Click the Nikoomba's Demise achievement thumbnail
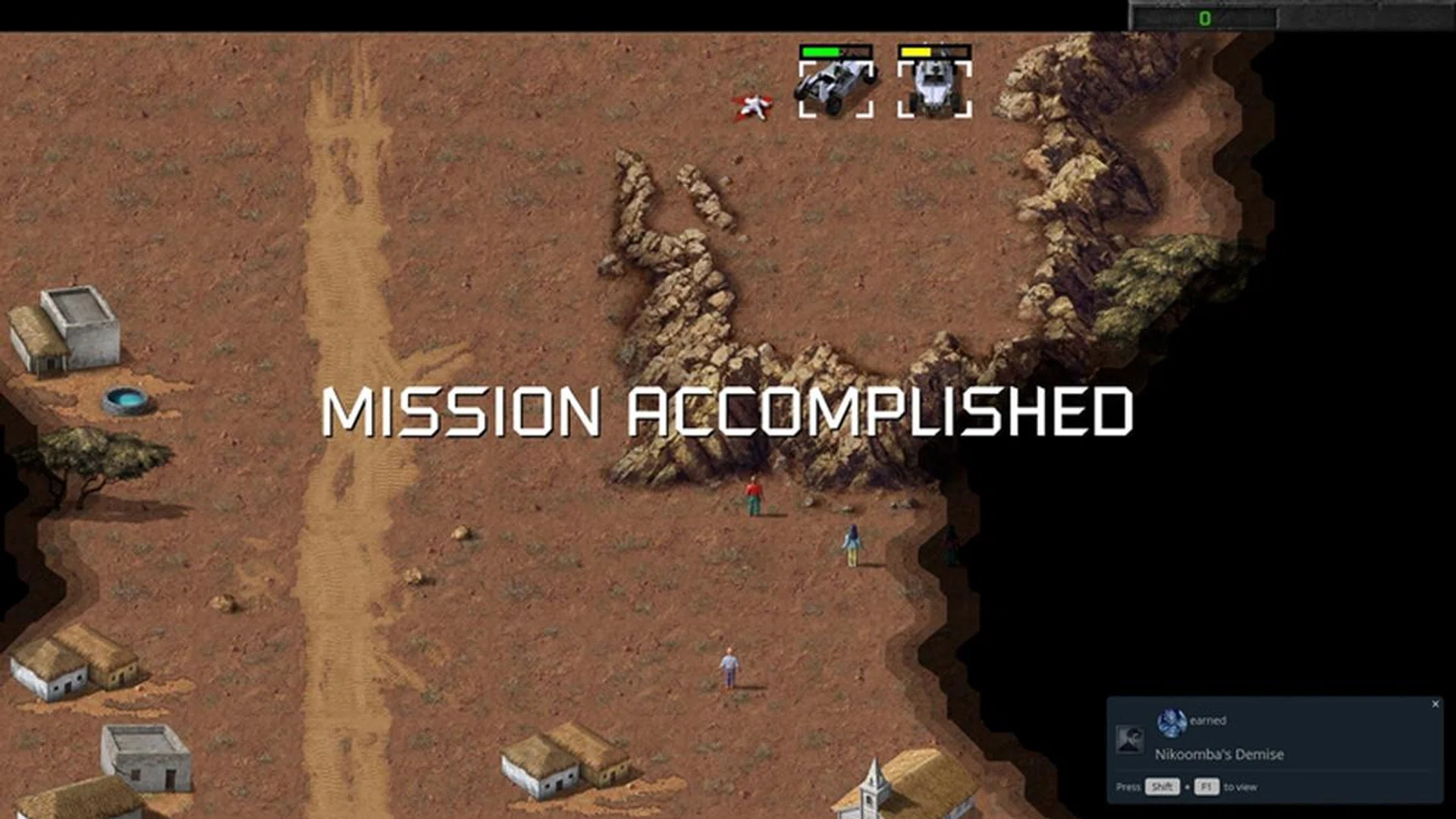The height and width of the screenshot is (819, 1456). pos(1131,740)
